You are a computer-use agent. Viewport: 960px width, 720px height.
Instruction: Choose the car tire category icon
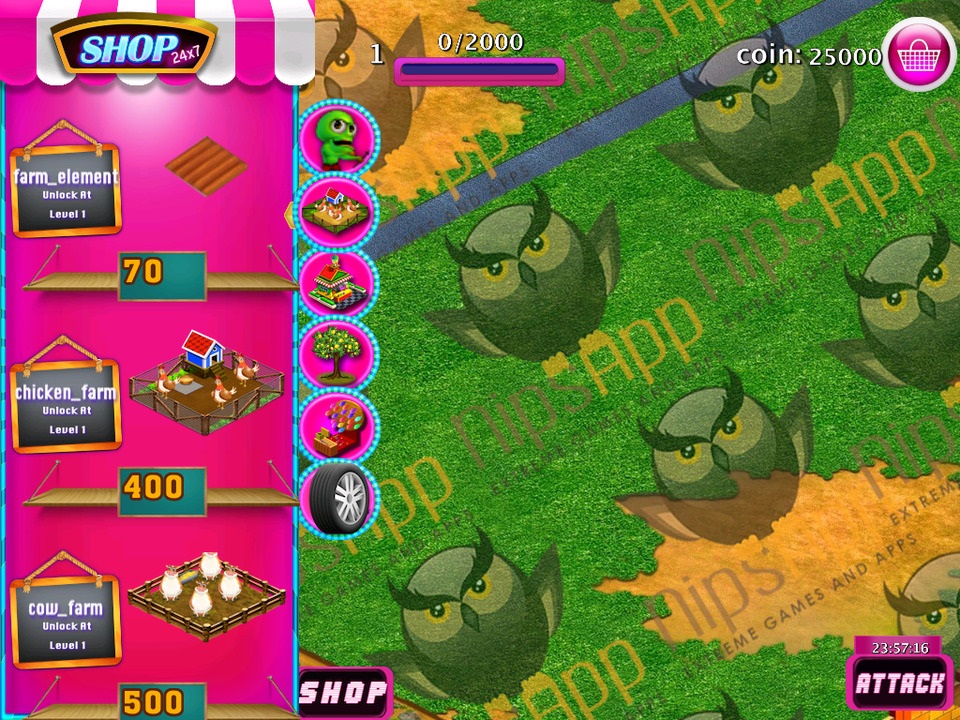click(x=338, y=497)
